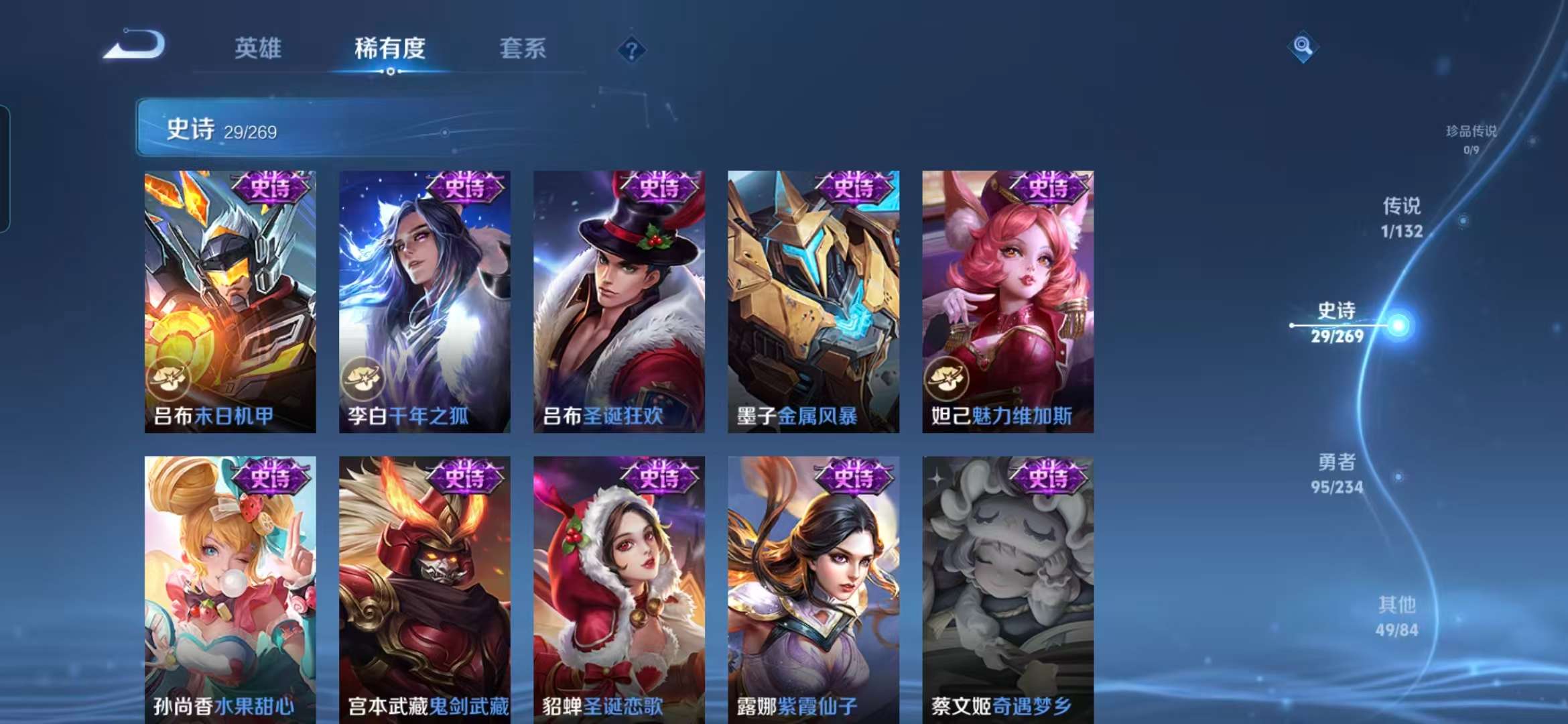This screenshot has width=1568, height=724.
Task: Open the 吕布 末日机甲 skin card
Action: tap(230, 302)
